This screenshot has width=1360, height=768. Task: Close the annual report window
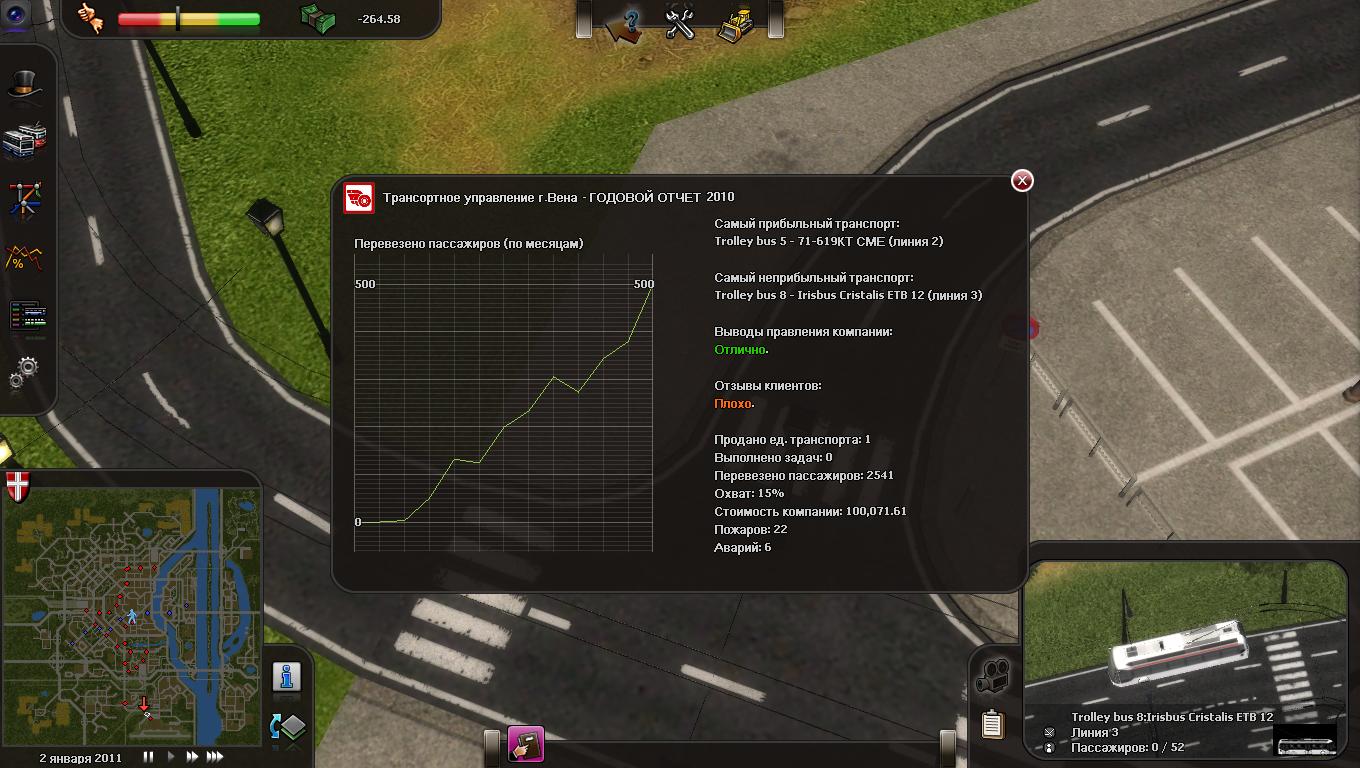1022,180
